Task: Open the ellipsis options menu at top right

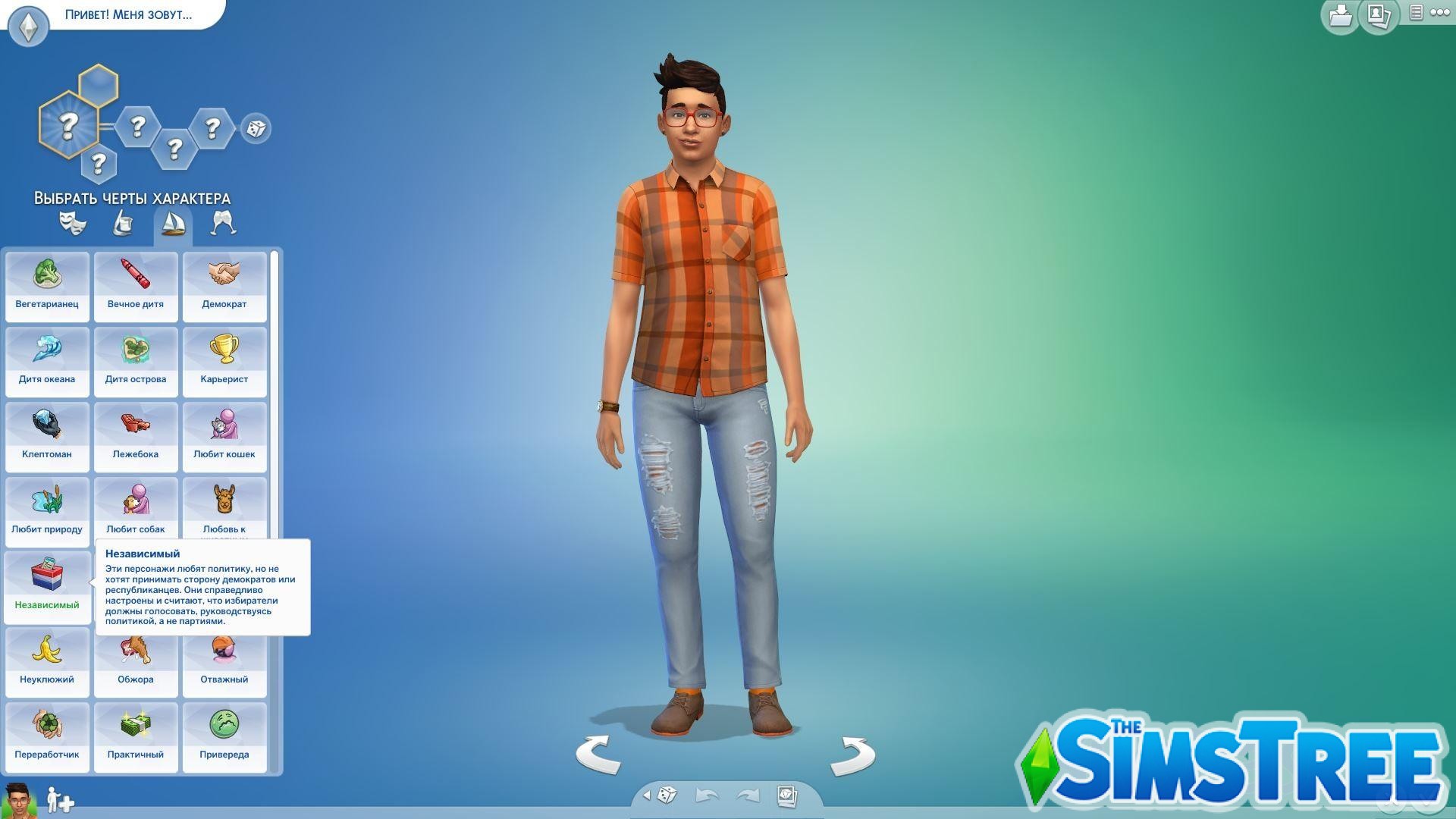Action: pos(1440,13)
